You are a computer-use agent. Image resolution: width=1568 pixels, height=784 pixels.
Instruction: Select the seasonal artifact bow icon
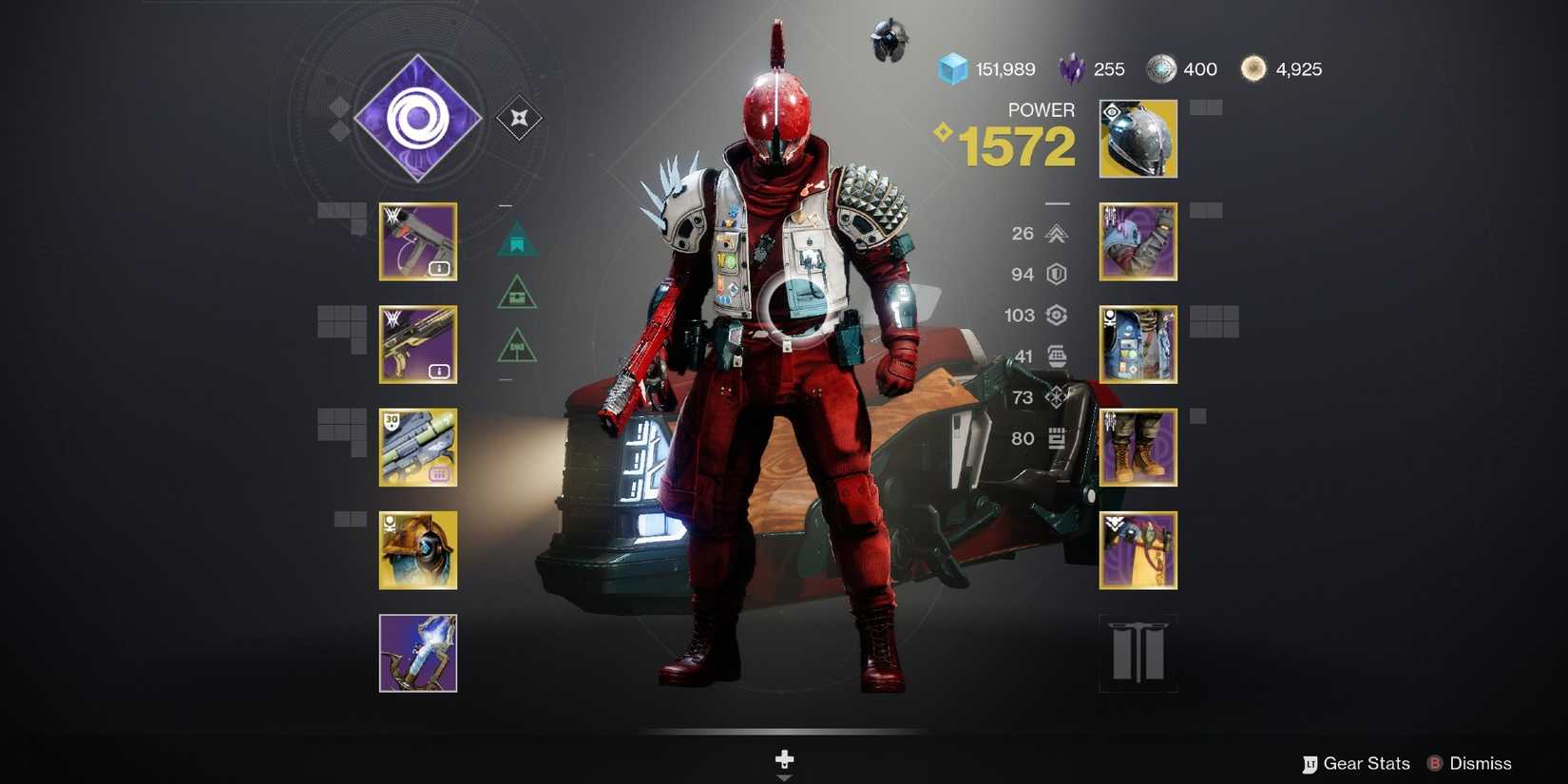[418, 654]
